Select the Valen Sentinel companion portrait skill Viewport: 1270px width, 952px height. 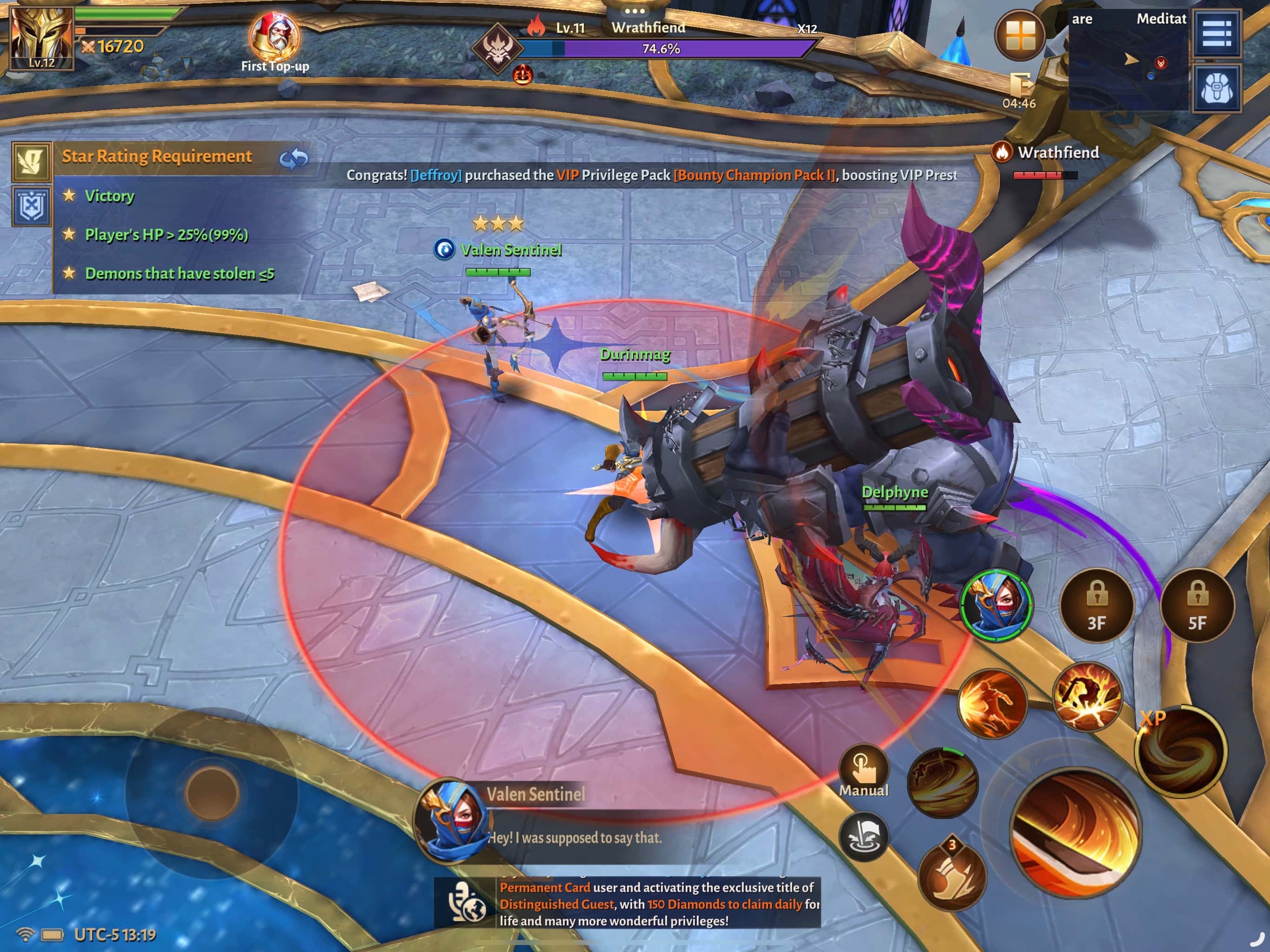[x=996, y=605]
